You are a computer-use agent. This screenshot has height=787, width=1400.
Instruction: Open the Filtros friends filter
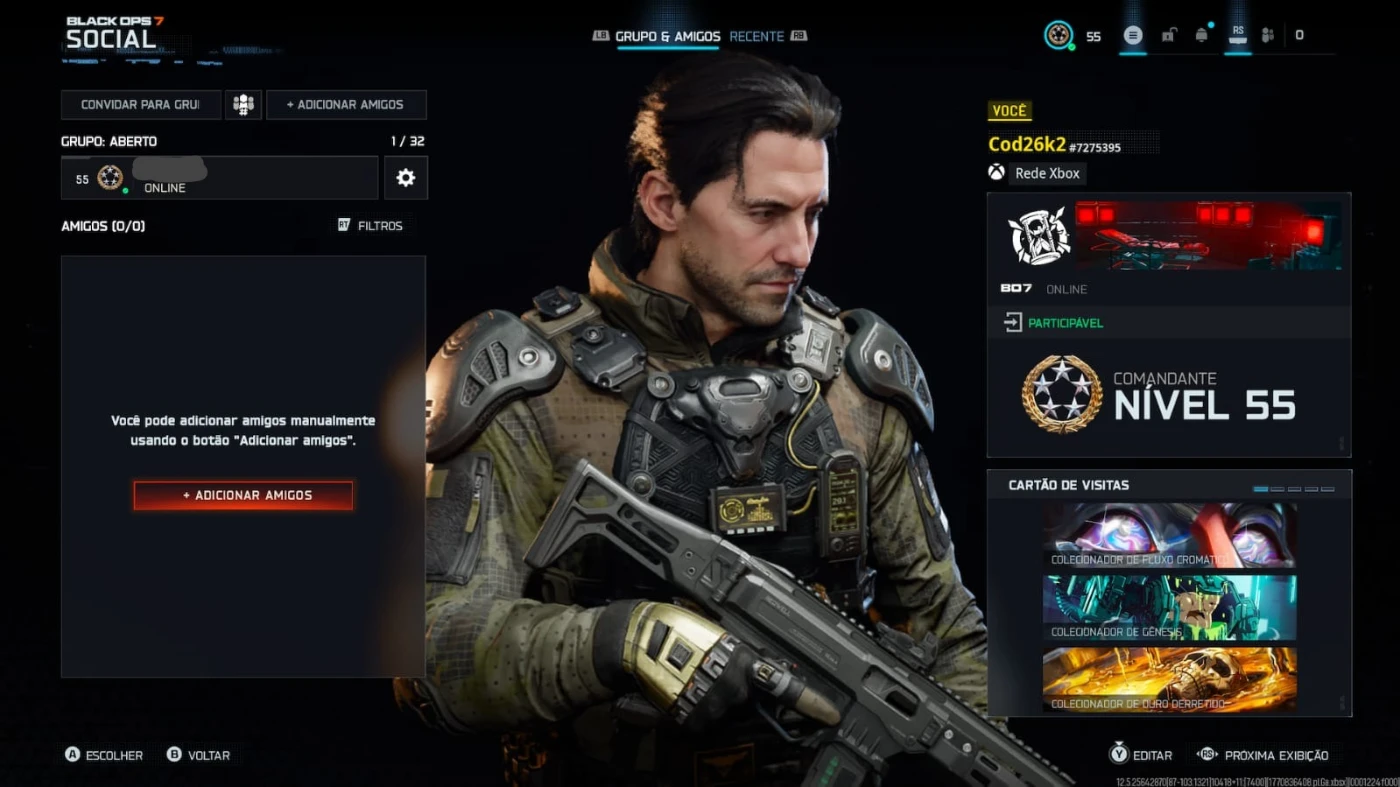click(371, 226)
